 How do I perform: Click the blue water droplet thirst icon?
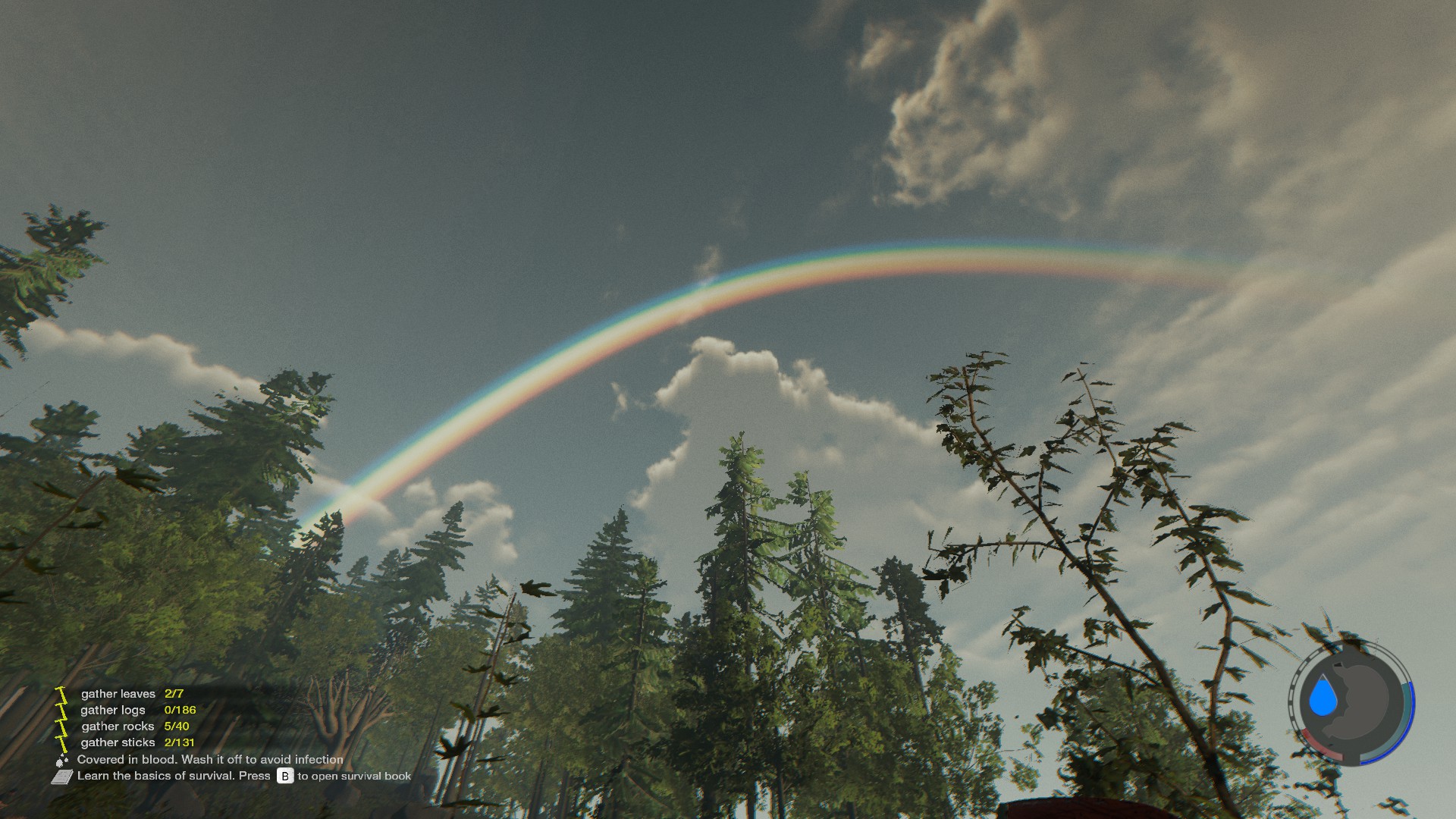1323,696
